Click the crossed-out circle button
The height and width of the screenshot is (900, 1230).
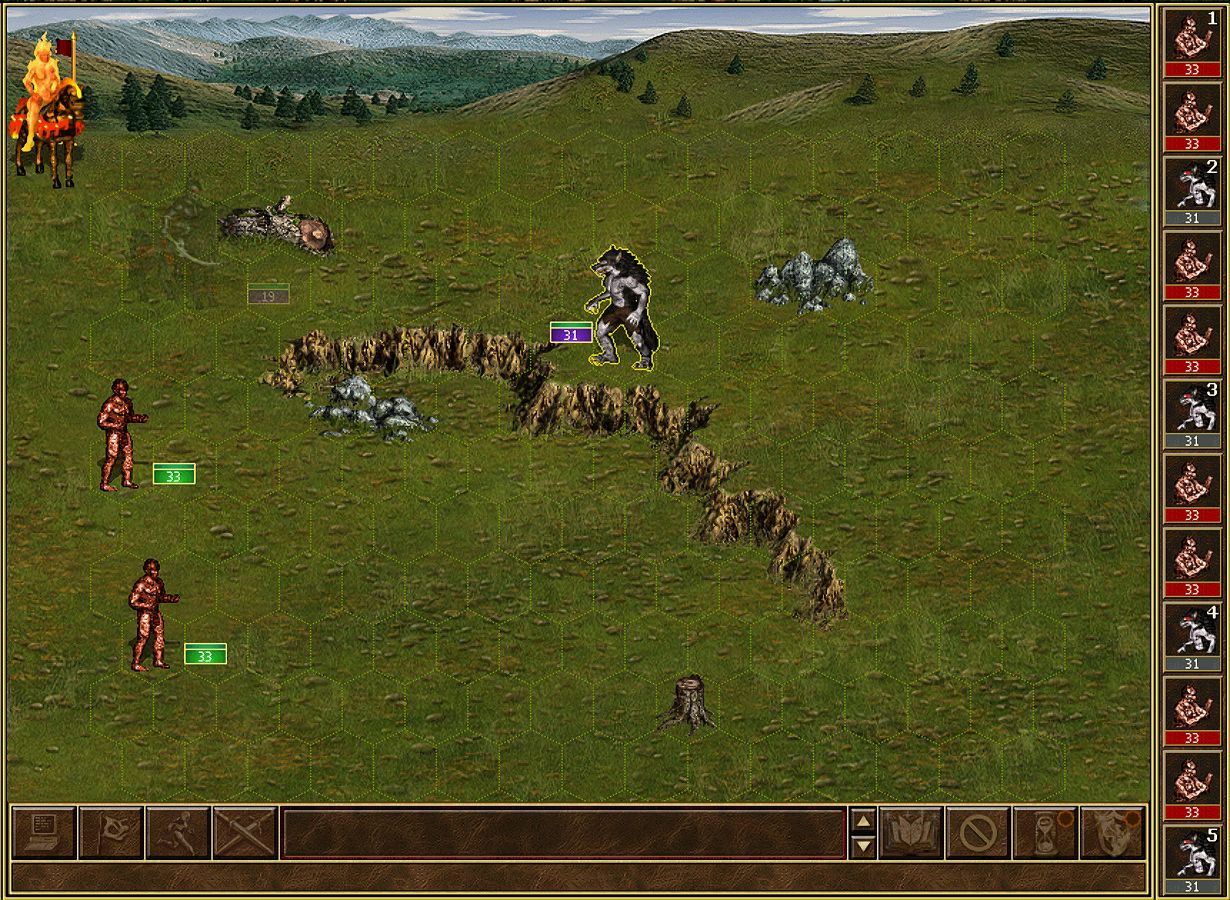tap(977, 832)
